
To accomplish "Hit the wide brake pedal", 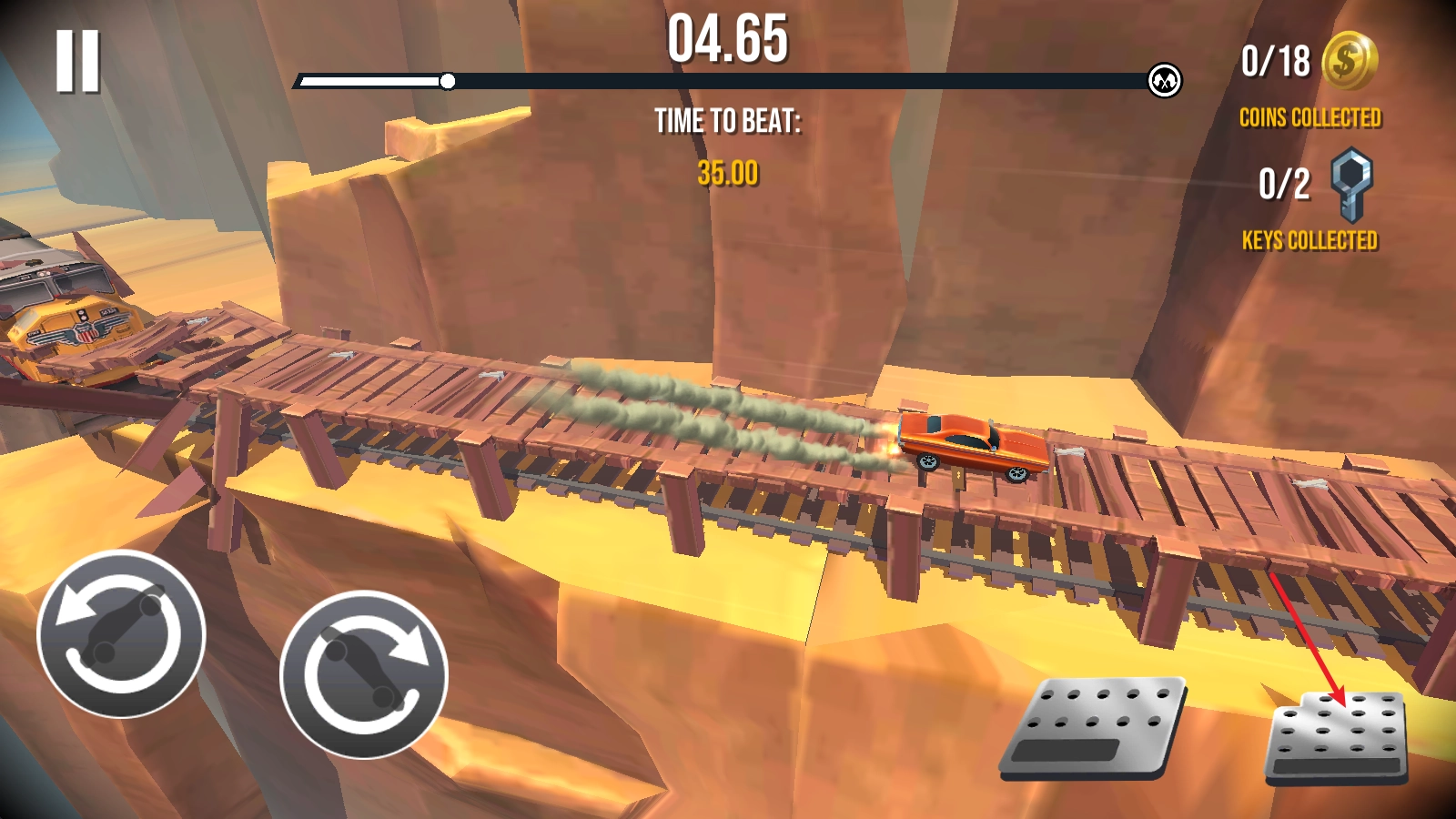I will (x=1095, y=728).
